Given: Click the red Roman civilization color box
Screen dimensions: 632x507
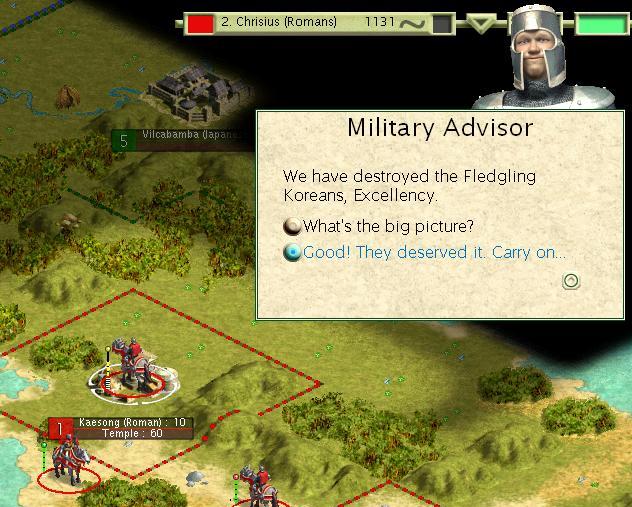Looking at the screenshot, I should tap(201, 22).
